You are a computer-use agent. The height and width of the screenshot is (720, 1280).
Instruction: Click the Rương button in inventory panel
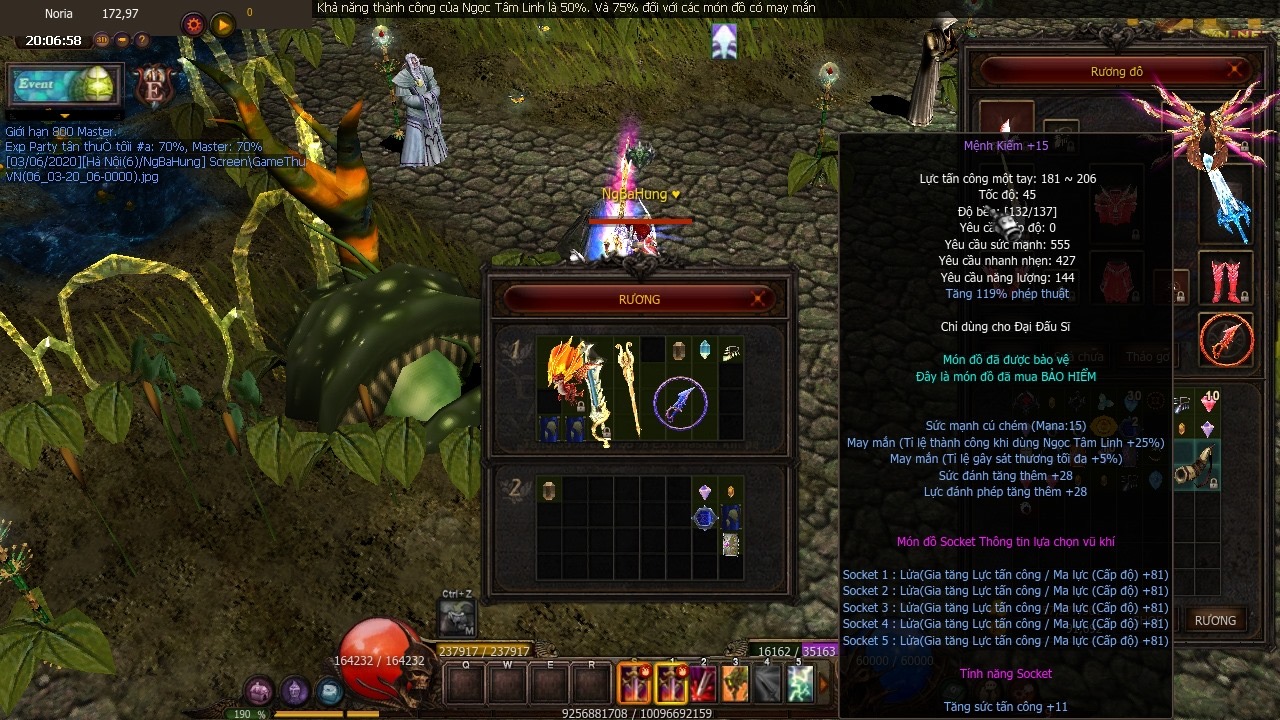(x=1215, y=620)
